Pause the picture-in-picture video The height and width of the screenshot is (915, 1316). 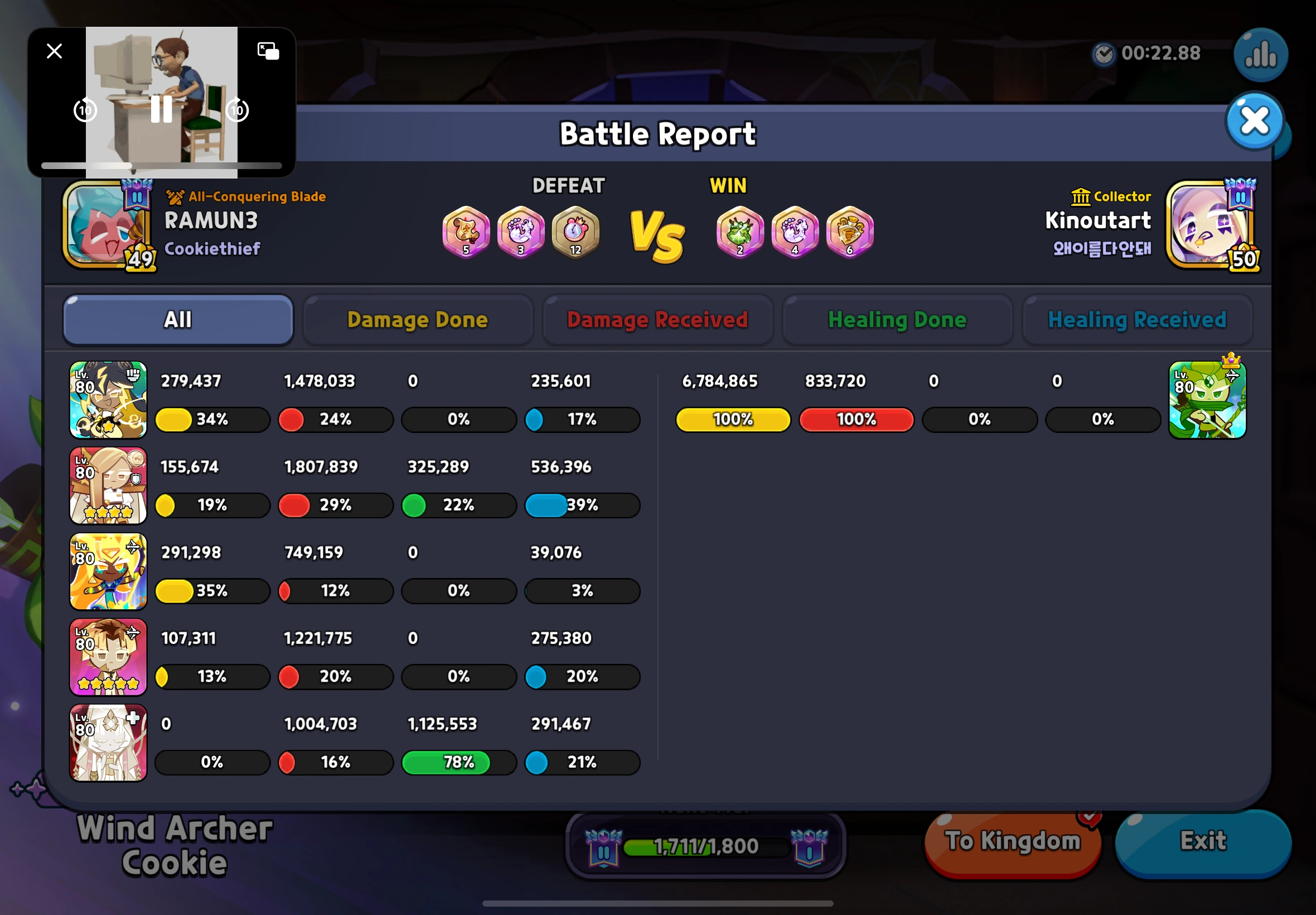pos(161,110)
